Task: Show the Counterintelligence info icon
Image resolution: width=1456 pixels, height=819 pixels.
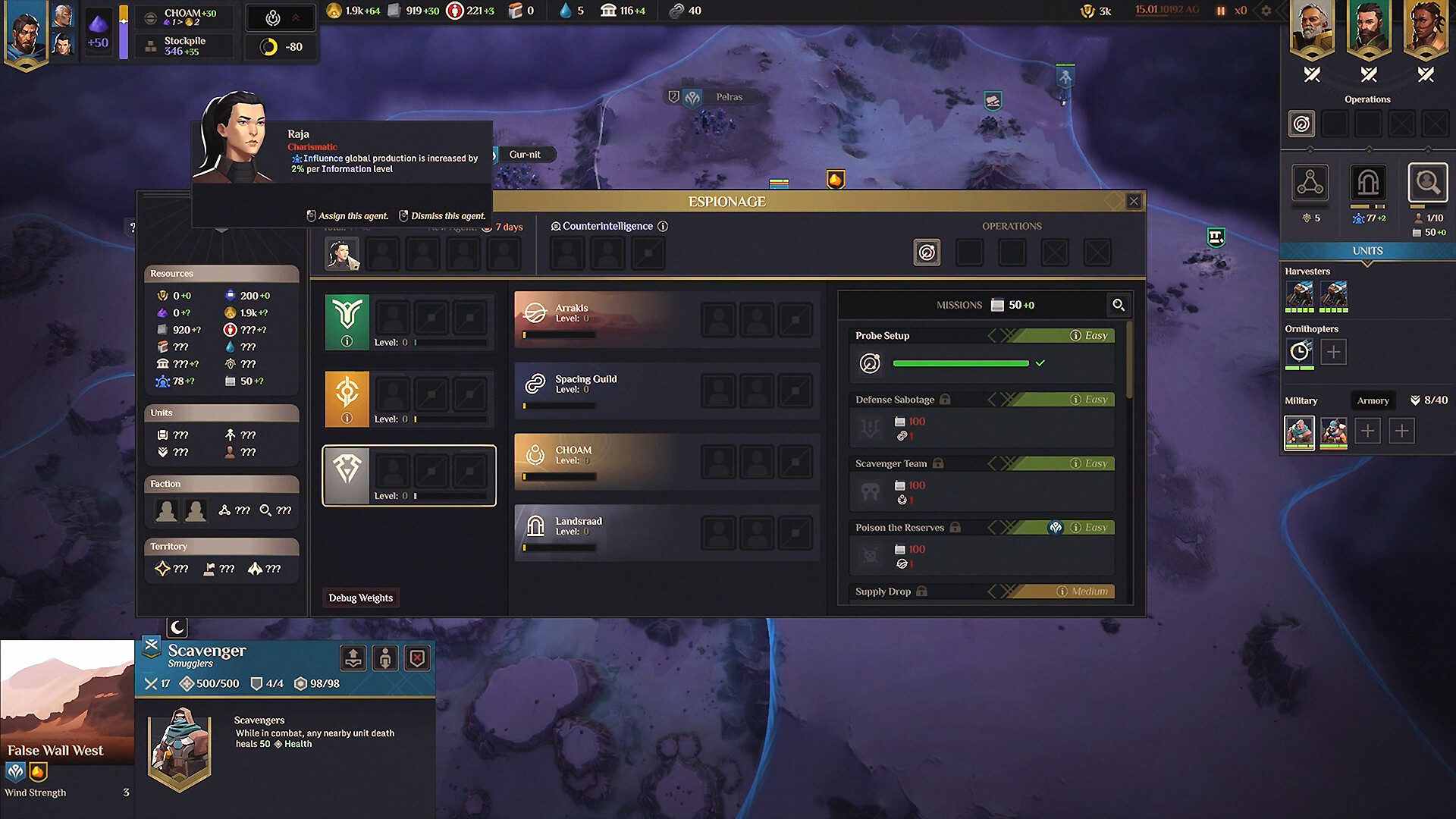Action: pos(663,226)
